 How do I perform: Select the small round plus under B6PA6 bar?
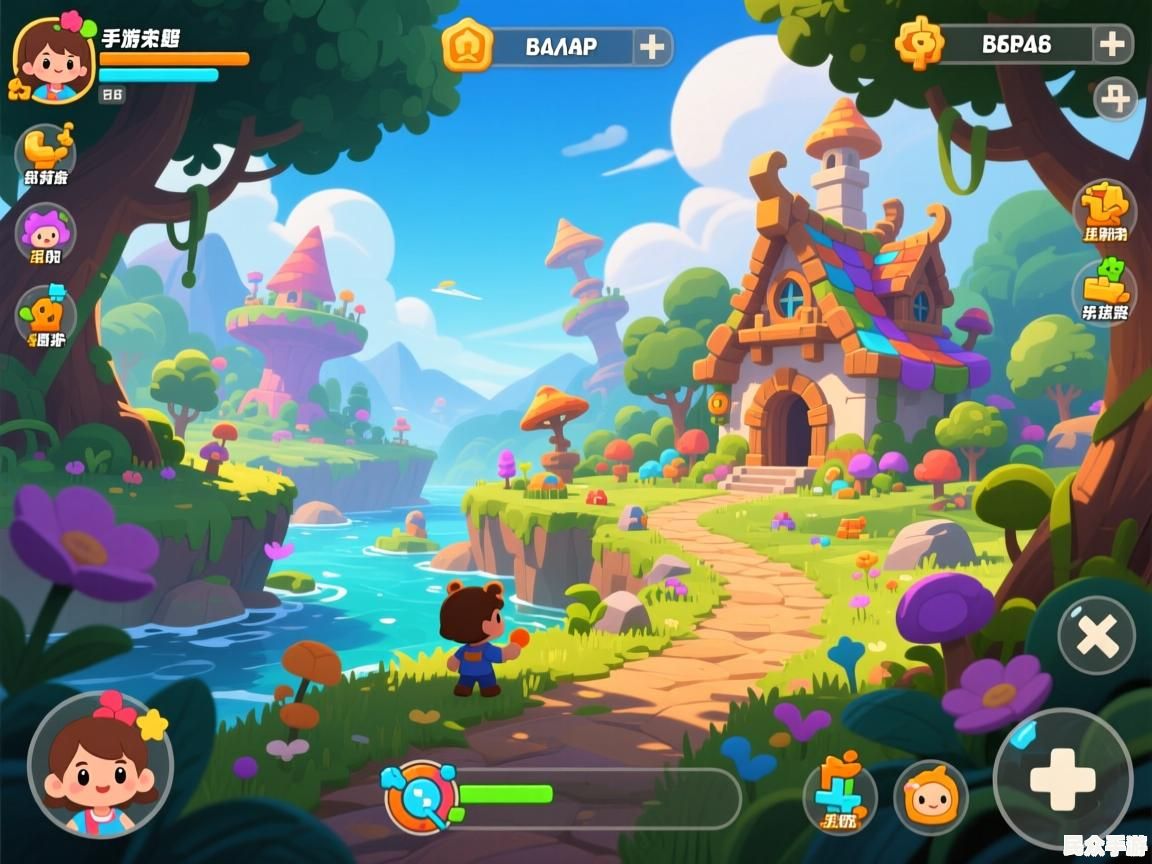(1115, 99)
